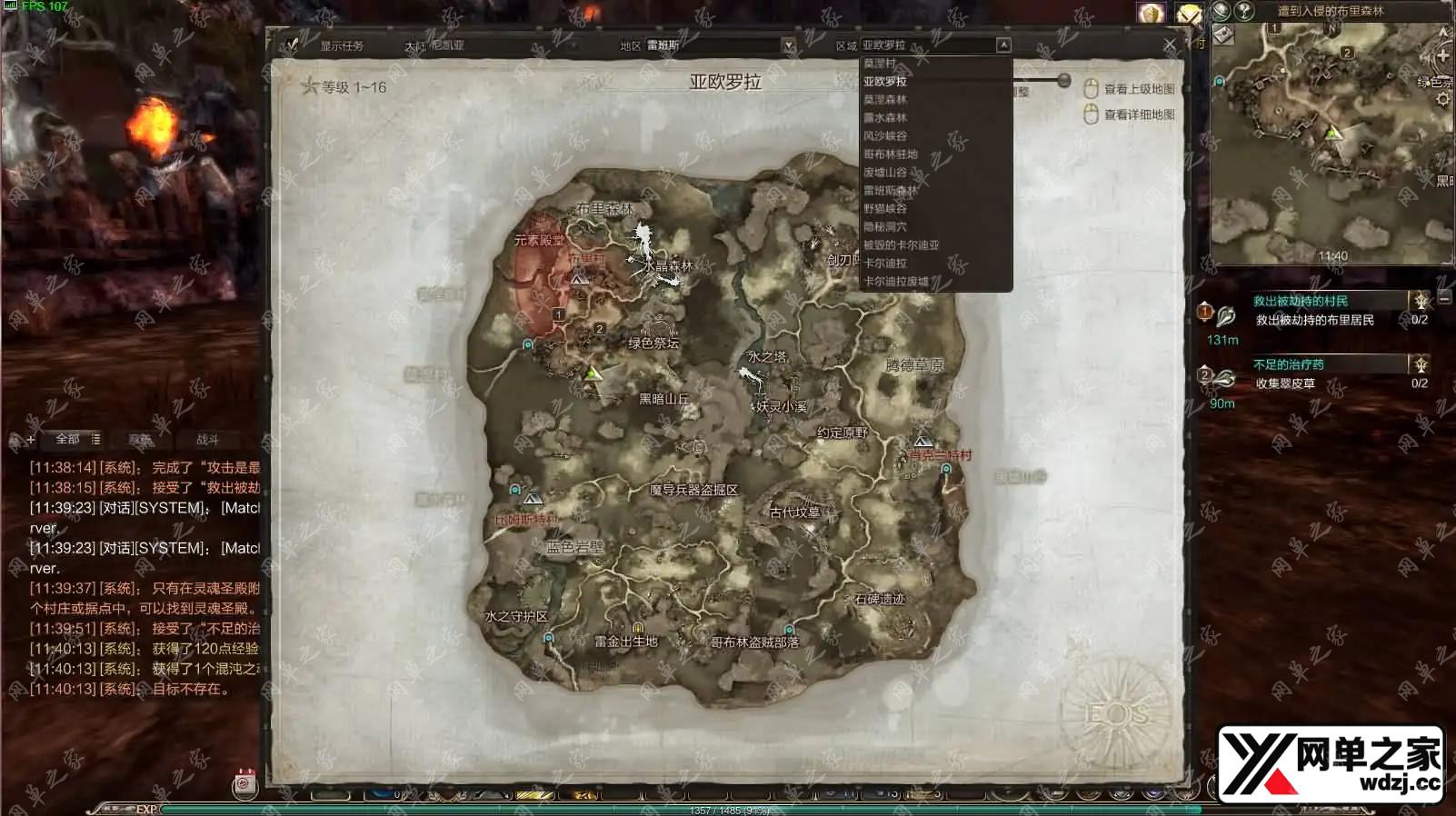The image size is (1456, 816).
Task: Select 废墟山谷 in the region list
Action: [885, 173]
